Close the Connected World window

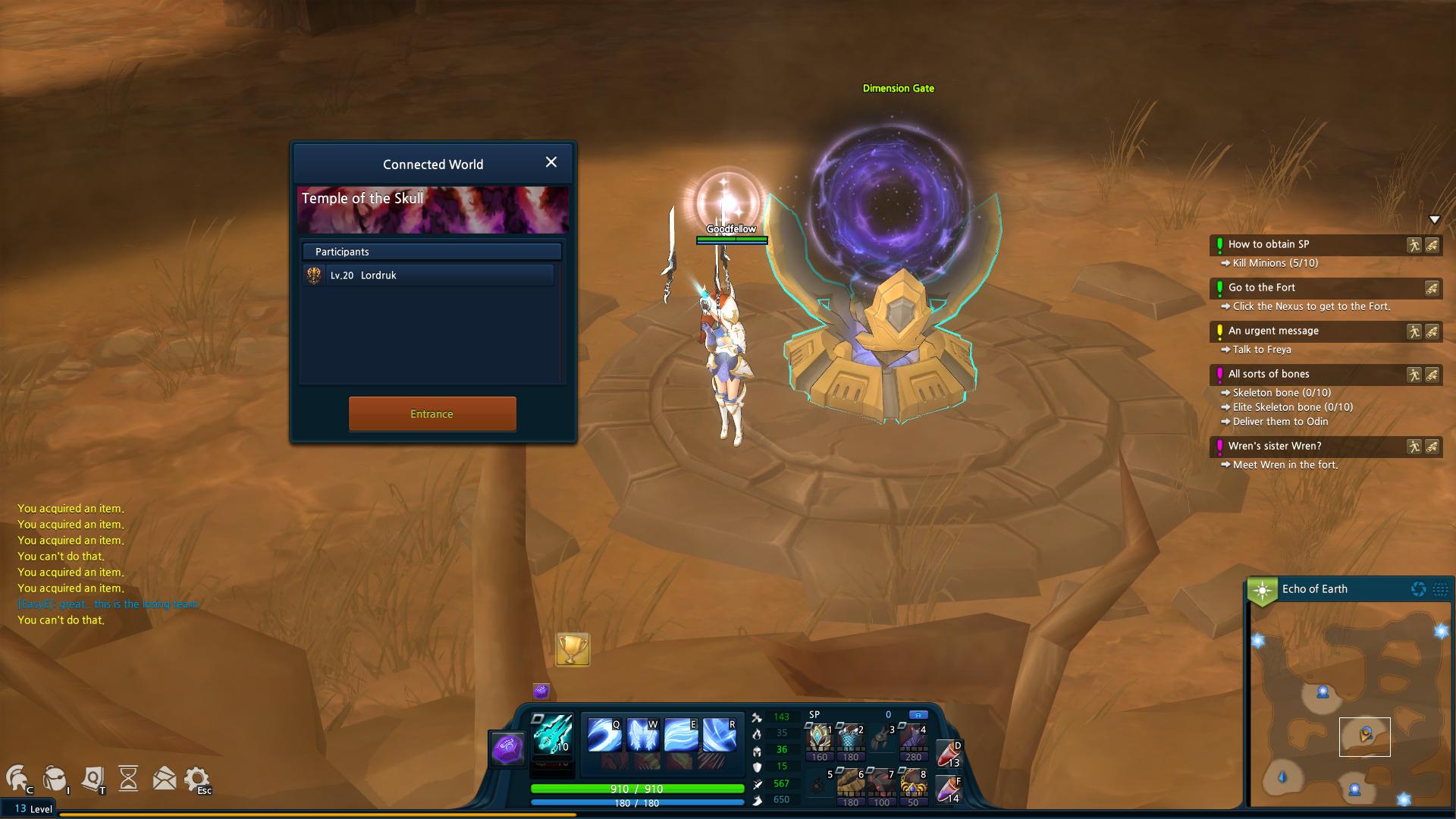click(551, 162)
